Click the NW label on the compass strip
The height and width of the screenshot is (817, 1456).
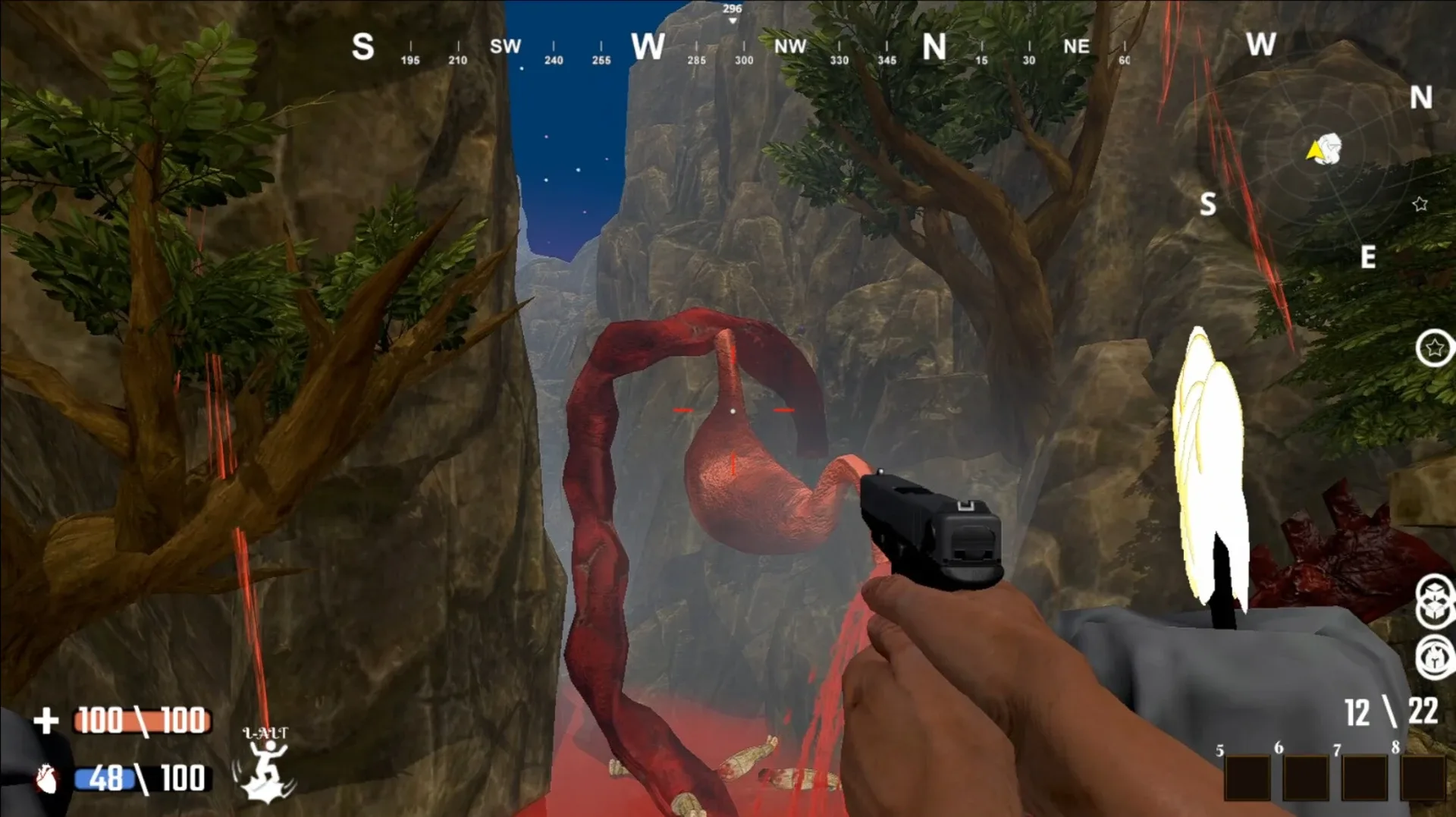[790, 46]
